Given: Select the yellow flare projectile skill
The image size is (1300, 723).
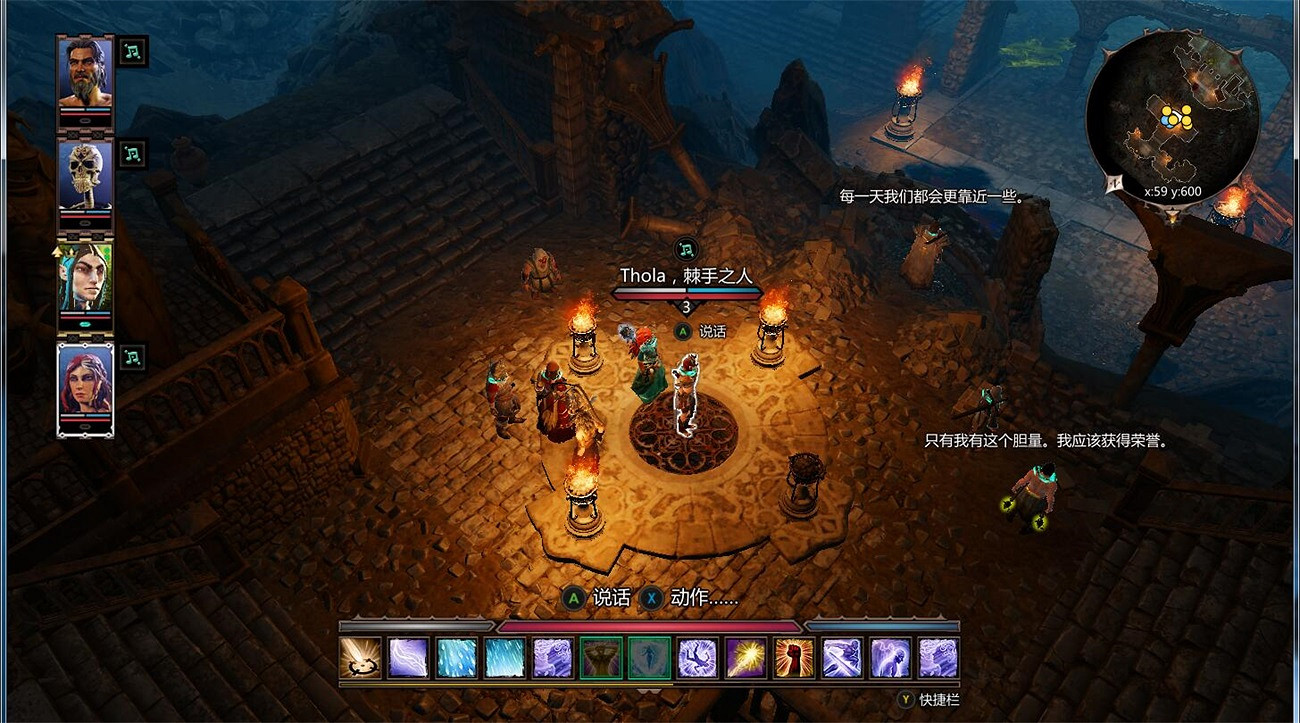Looking at the screenshot, I should (x=745, y=657).
